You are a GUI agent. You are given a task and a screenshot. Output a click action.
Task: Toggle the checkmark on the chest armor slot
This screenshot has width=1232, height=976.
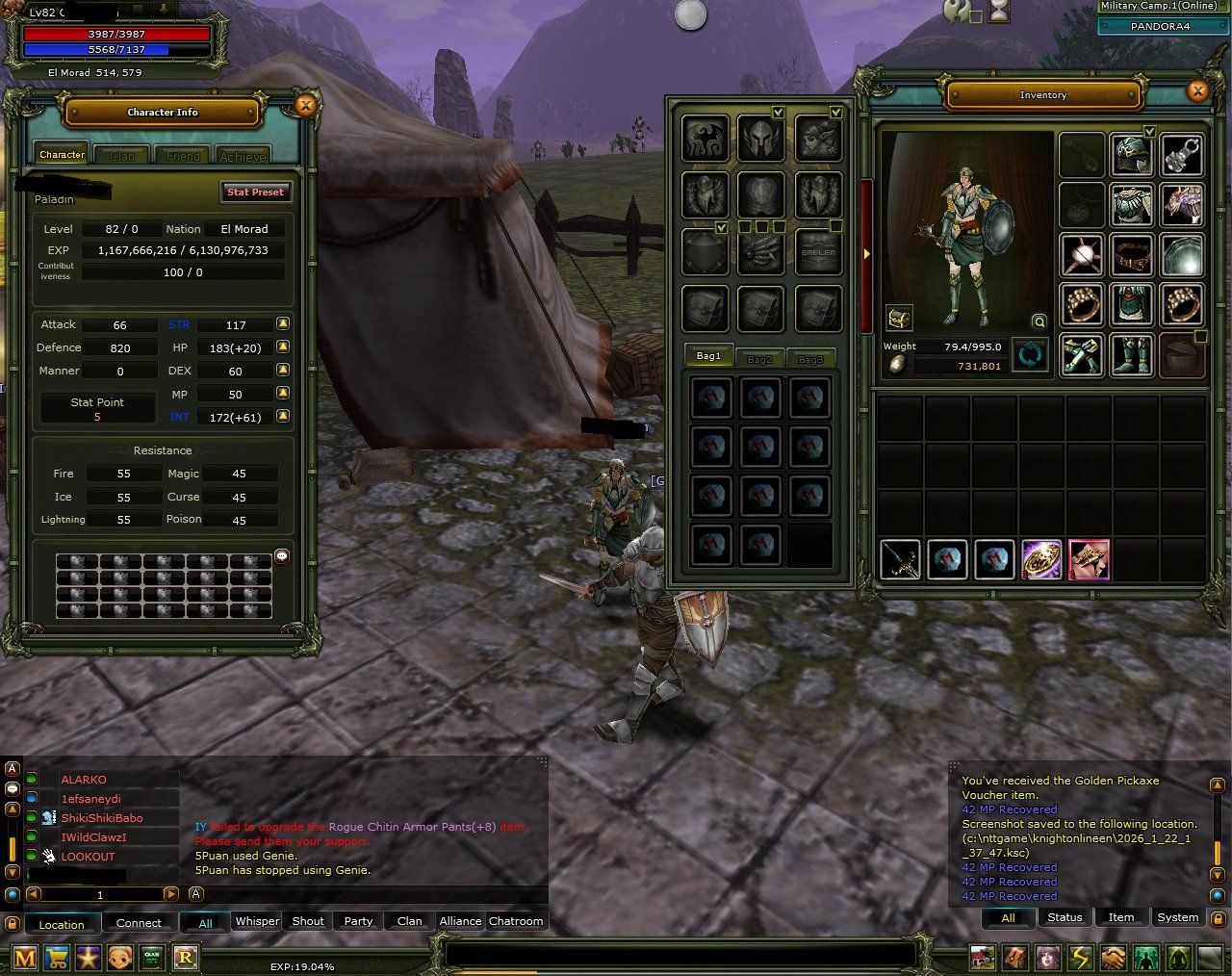coord(720,227)
